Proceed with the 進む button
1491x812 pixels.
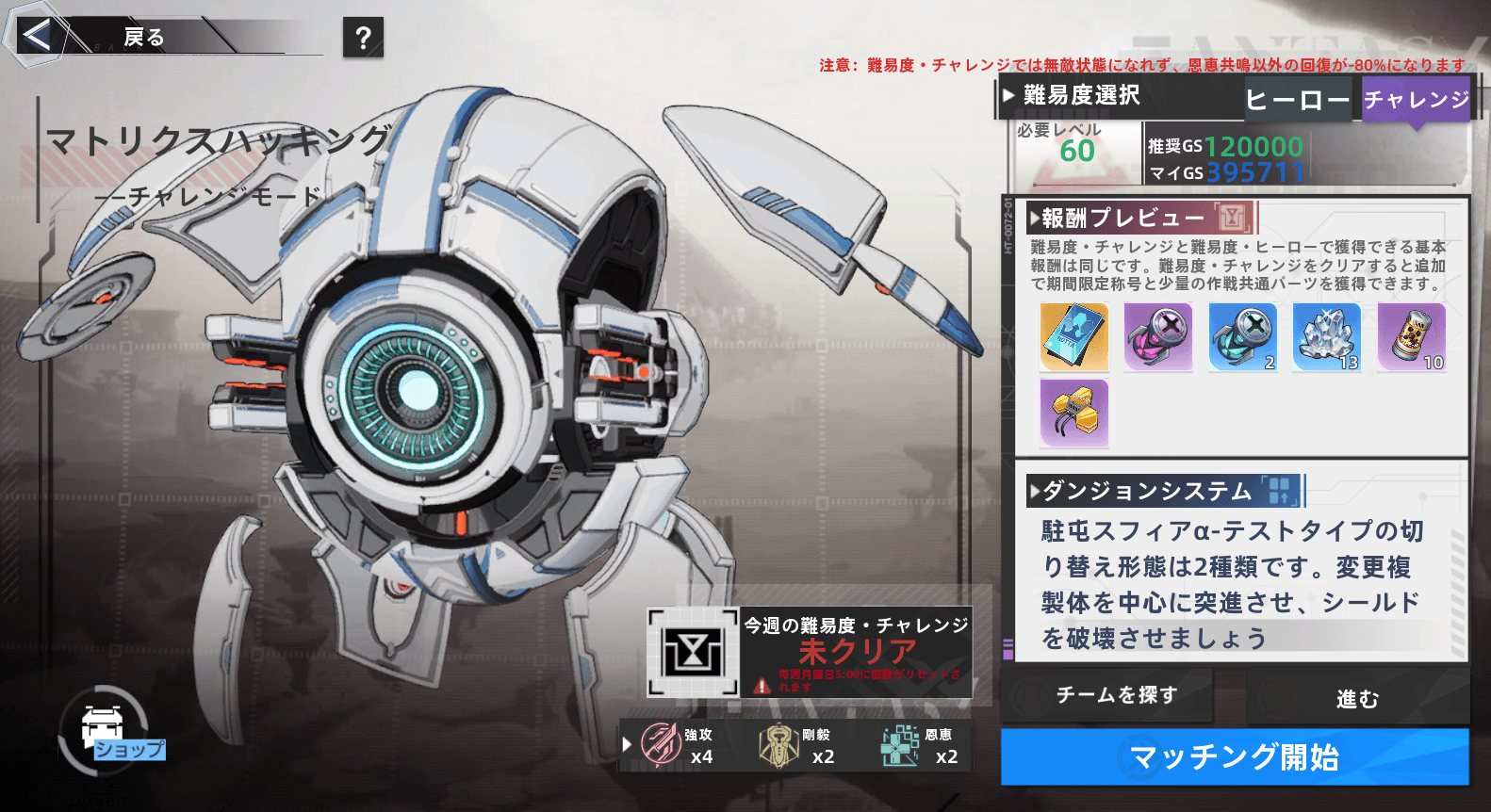[x=1357, y=698]
